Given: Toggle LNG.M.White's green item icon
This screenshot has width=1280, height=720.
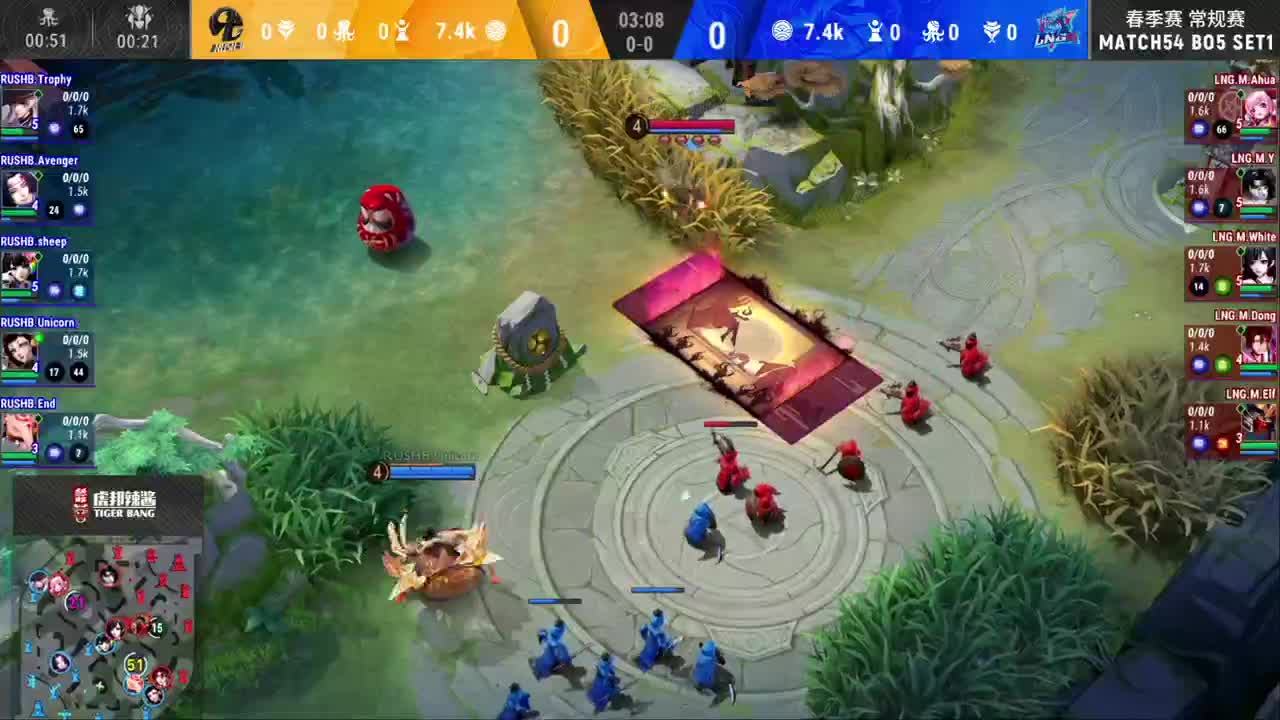Looking at the screenshot, I should pyautogui.click(x=1222, y=287).
